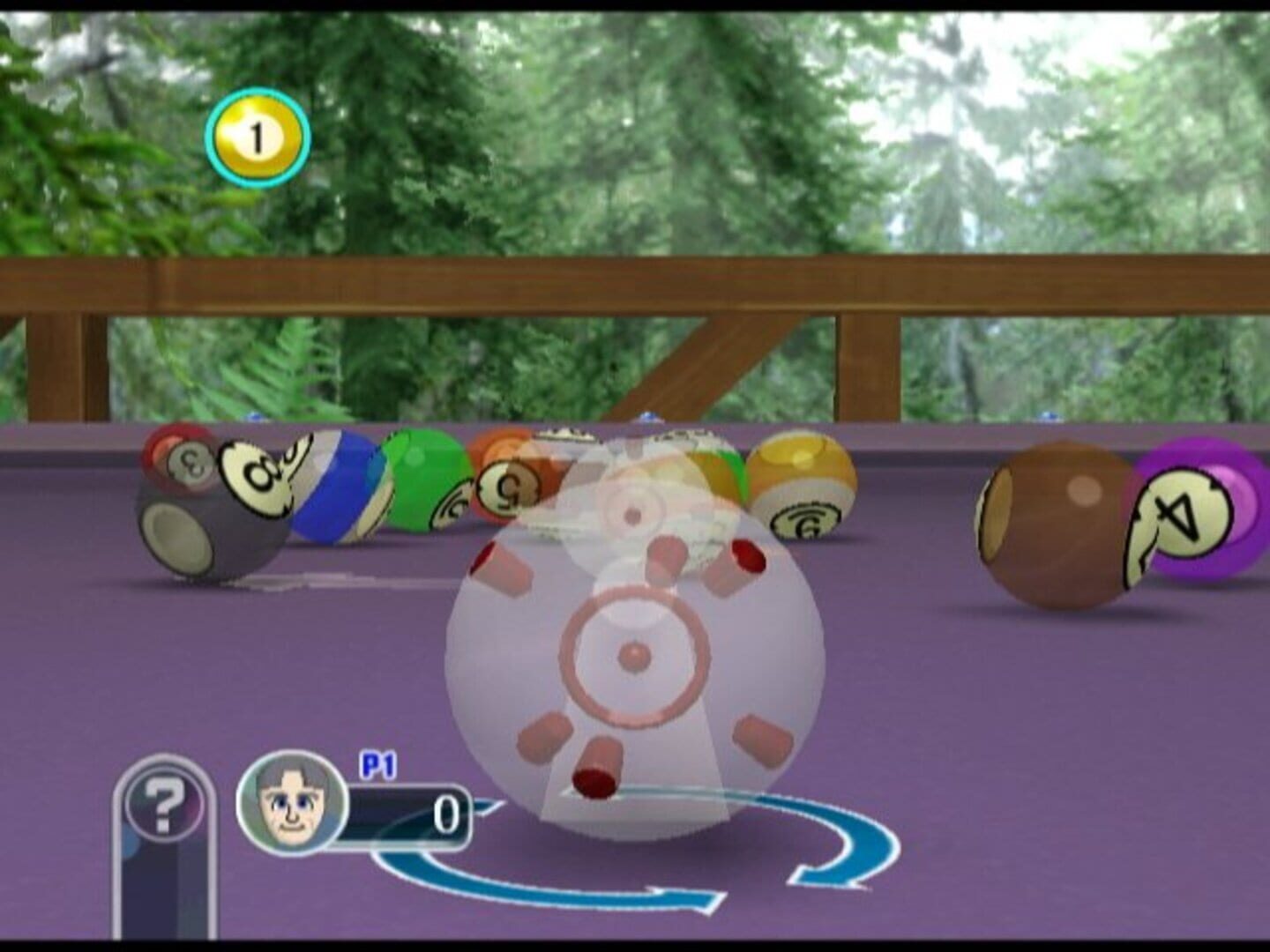
Task: Click the center bullseye on the cue ball
Action: pos(632,657)
